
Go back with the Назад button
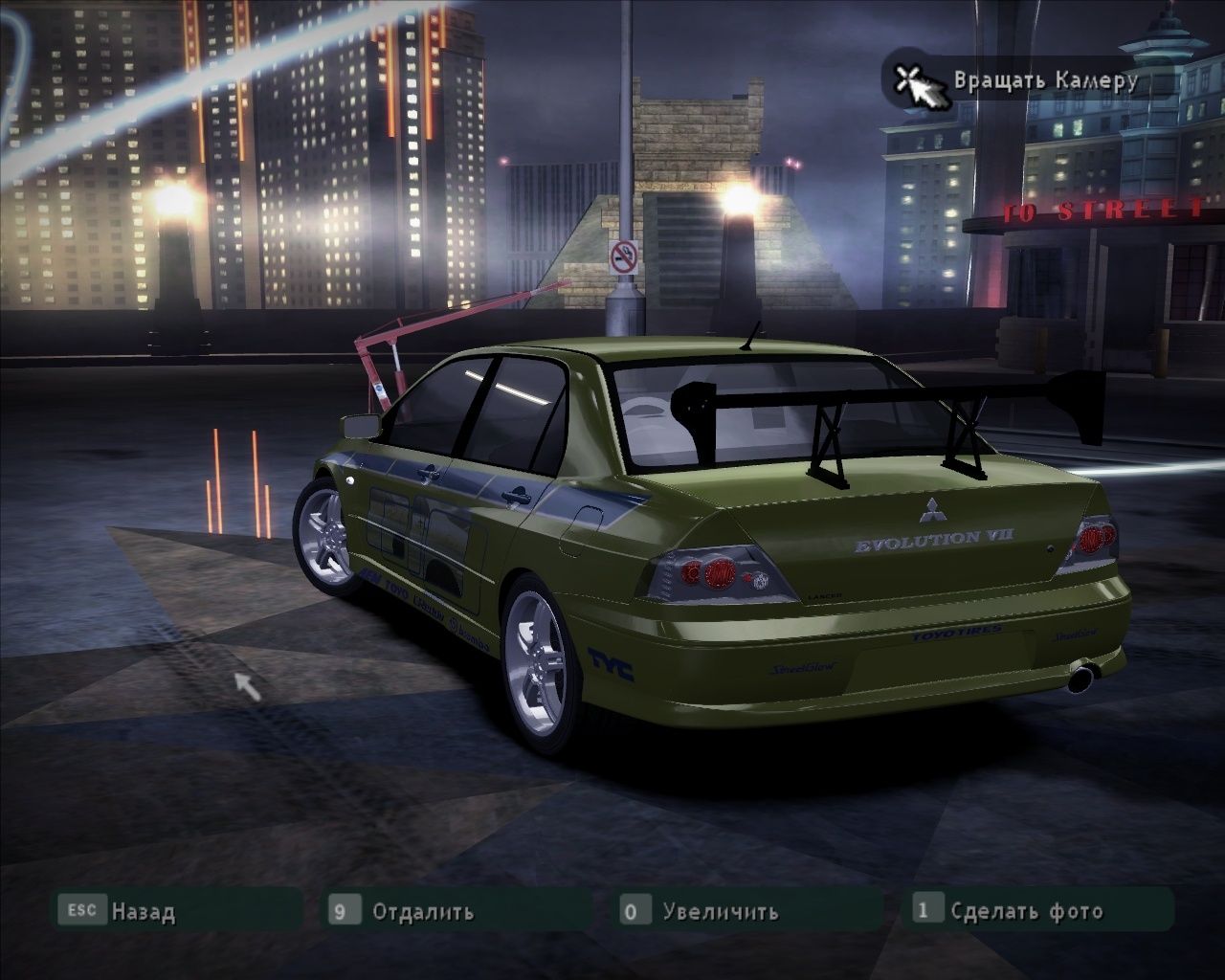click(144, 910)
